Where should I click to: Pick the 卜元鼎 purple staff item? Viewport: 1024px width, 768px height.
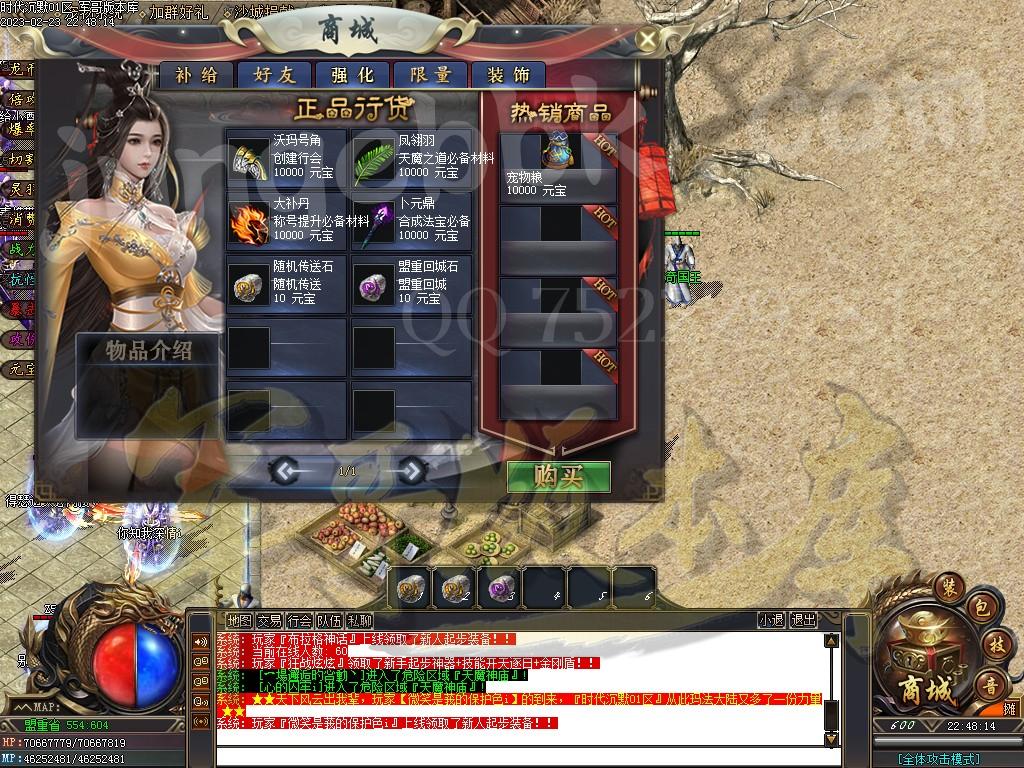(x=373, y=222)
